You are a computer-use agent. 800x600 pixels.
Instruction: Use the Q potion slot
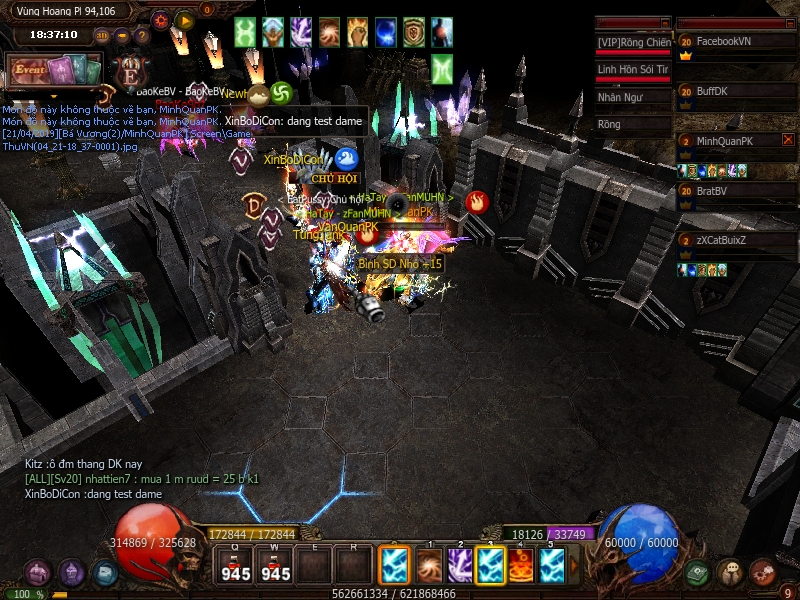[x=236, y=565]
